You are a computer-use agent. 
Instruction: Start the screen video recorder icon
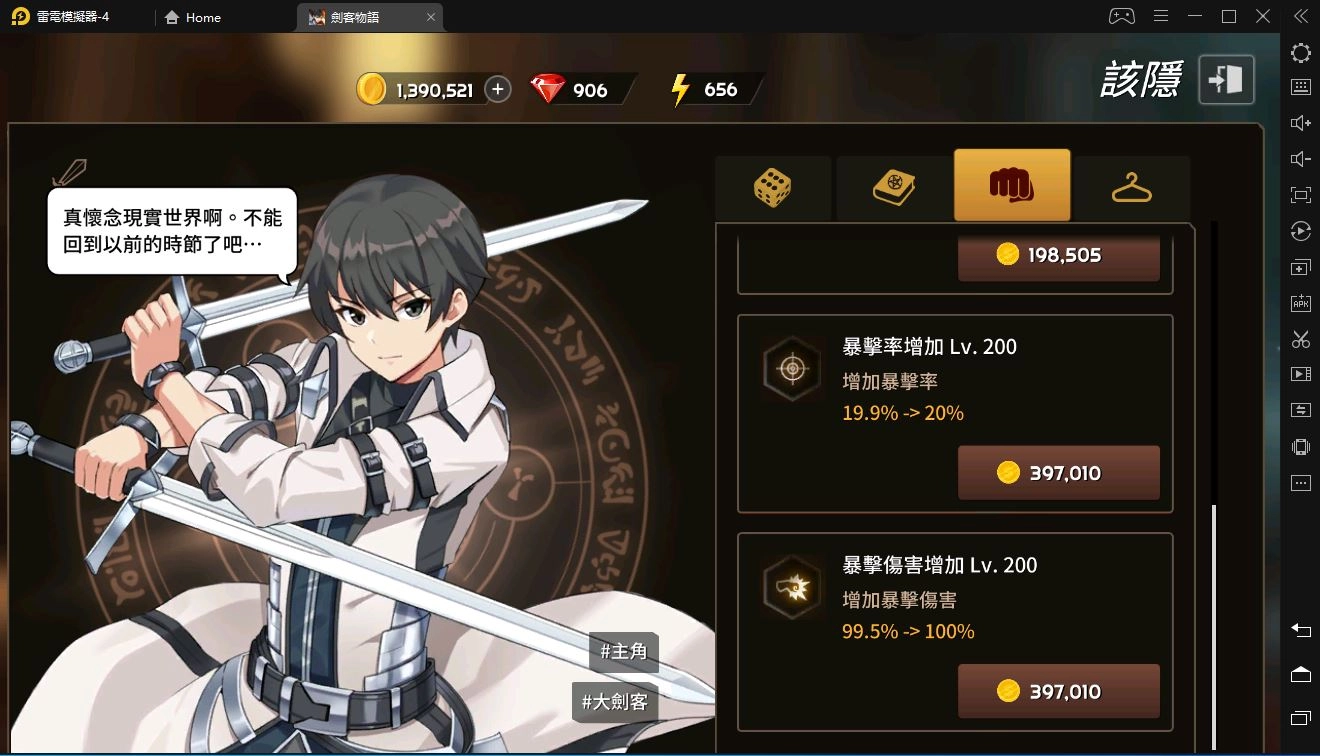(x=1300, y=374)
